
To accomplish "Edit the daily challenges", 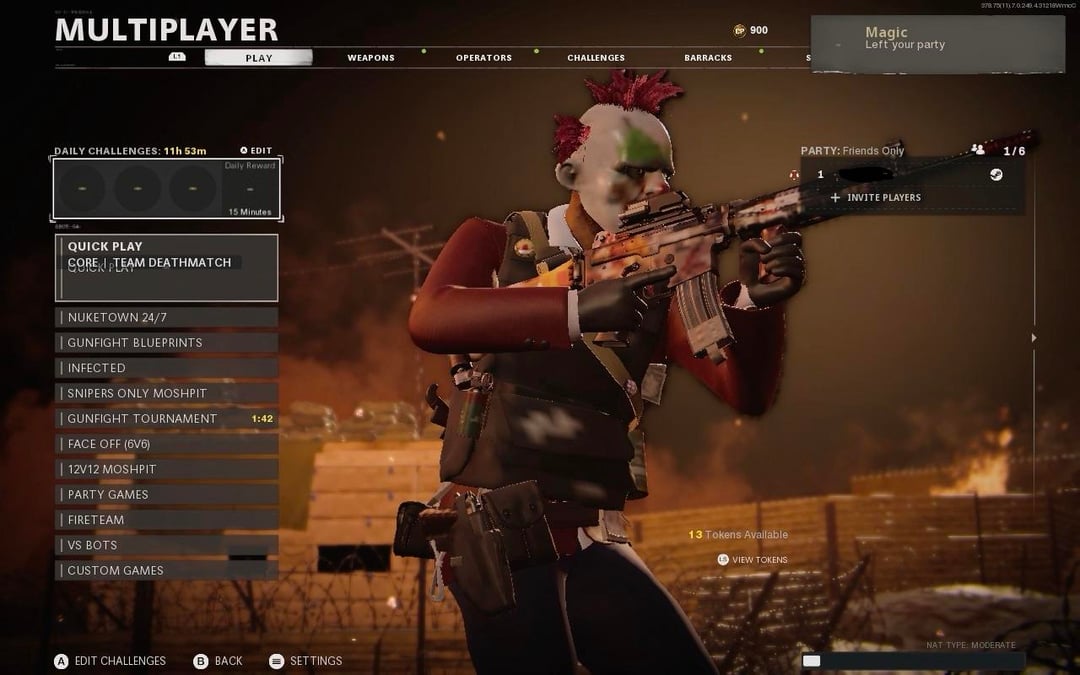I will 256,151.
